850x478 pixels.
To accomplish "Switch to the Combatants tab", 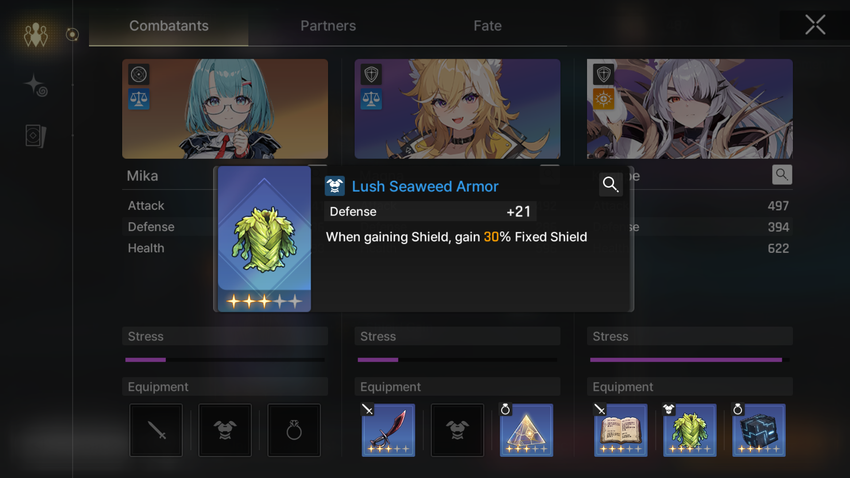I will point(168,26).
